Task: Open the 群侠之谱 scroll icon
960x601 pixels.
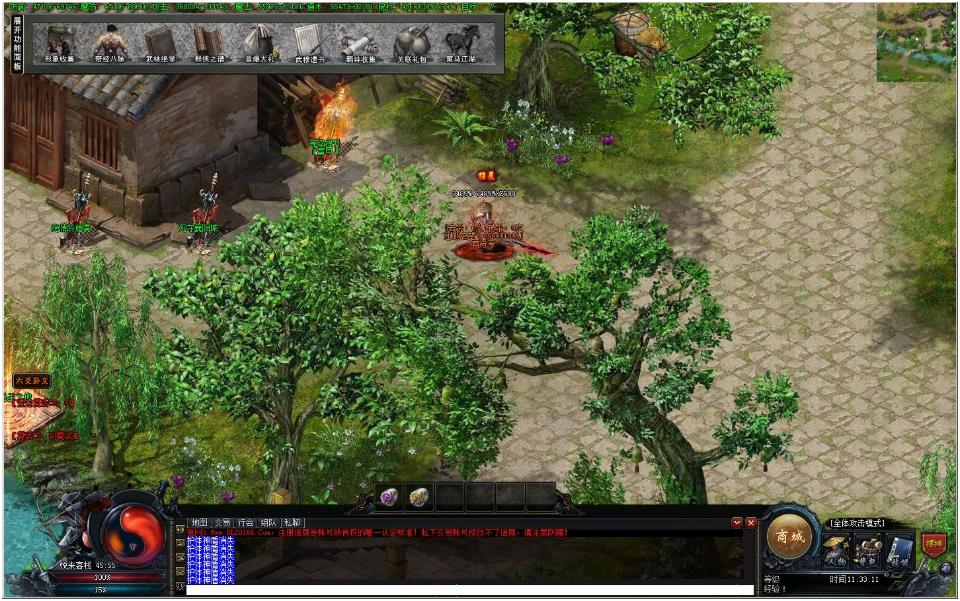Action: click(x=209, y=43)
